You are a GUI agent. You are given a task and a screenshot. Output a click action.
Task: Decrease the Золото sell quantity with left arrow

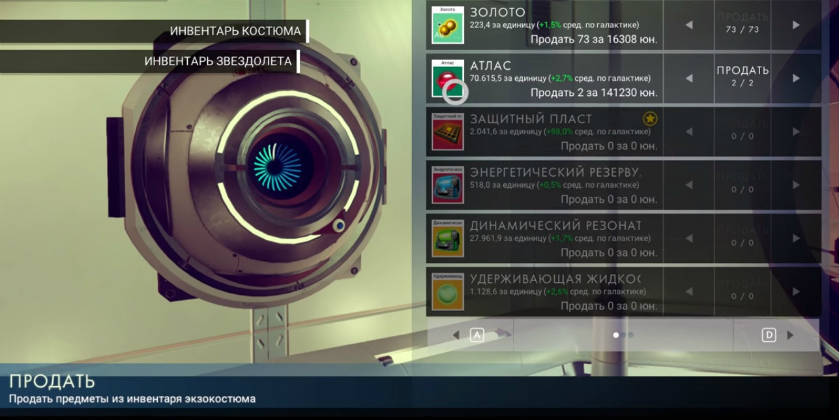689,24
